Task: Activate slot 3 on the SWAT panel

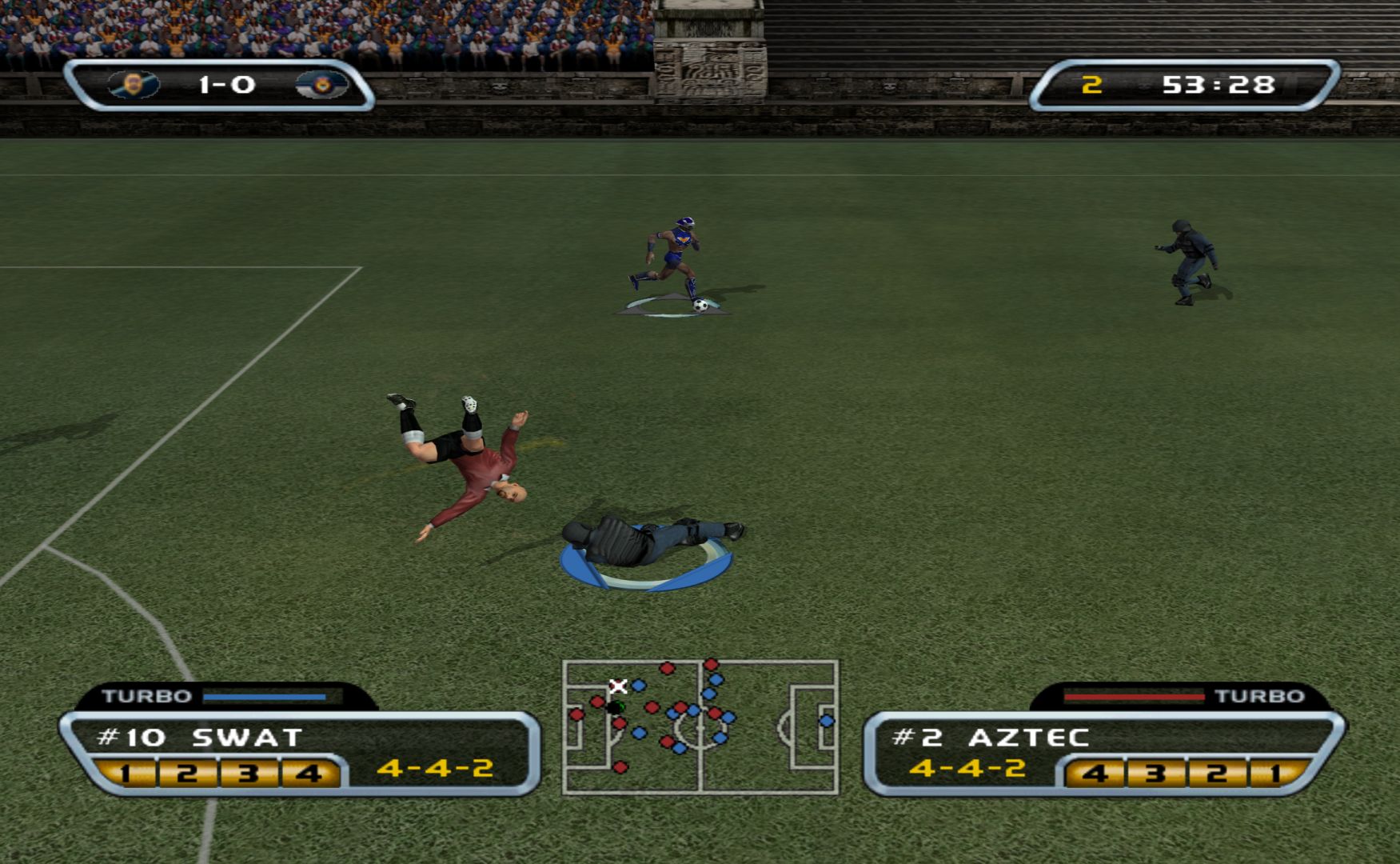Action: click(x=248, y=774)
